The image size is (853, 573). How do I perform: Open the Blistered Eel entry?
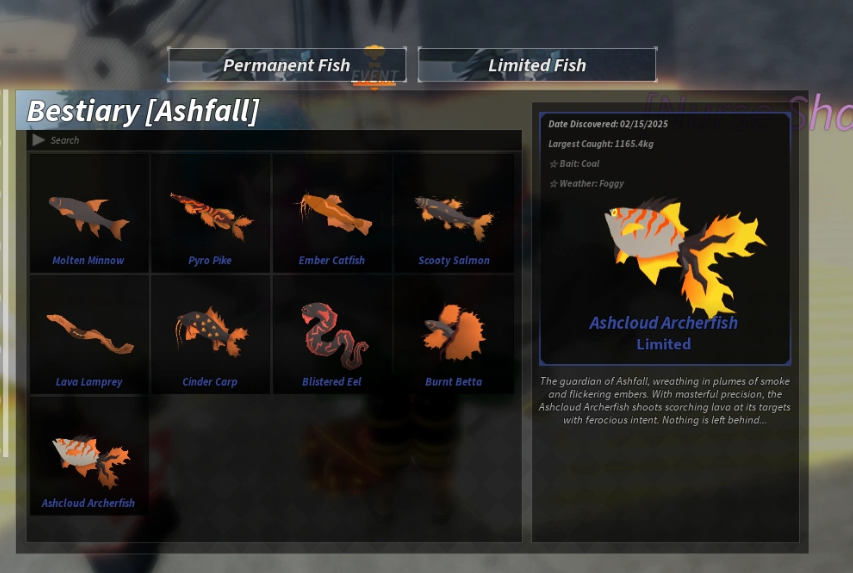[x=332, y=335]
